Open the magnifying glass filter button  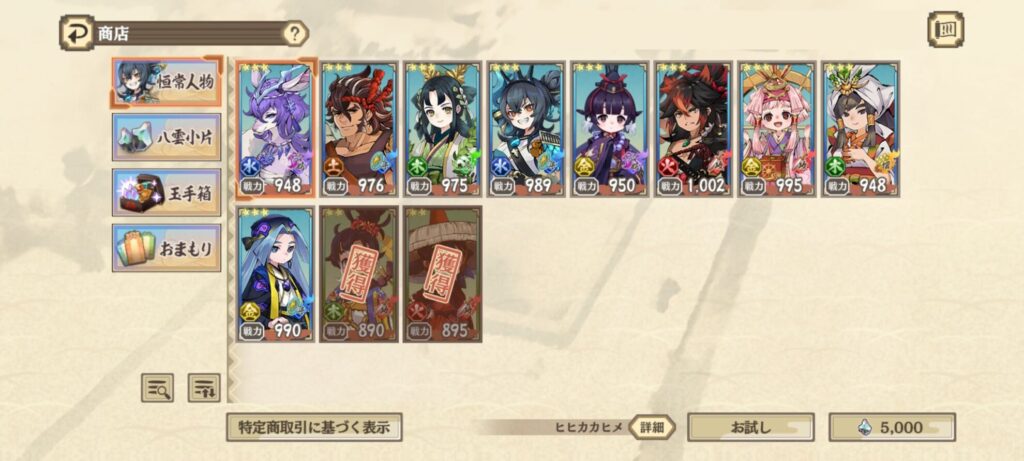157,387
